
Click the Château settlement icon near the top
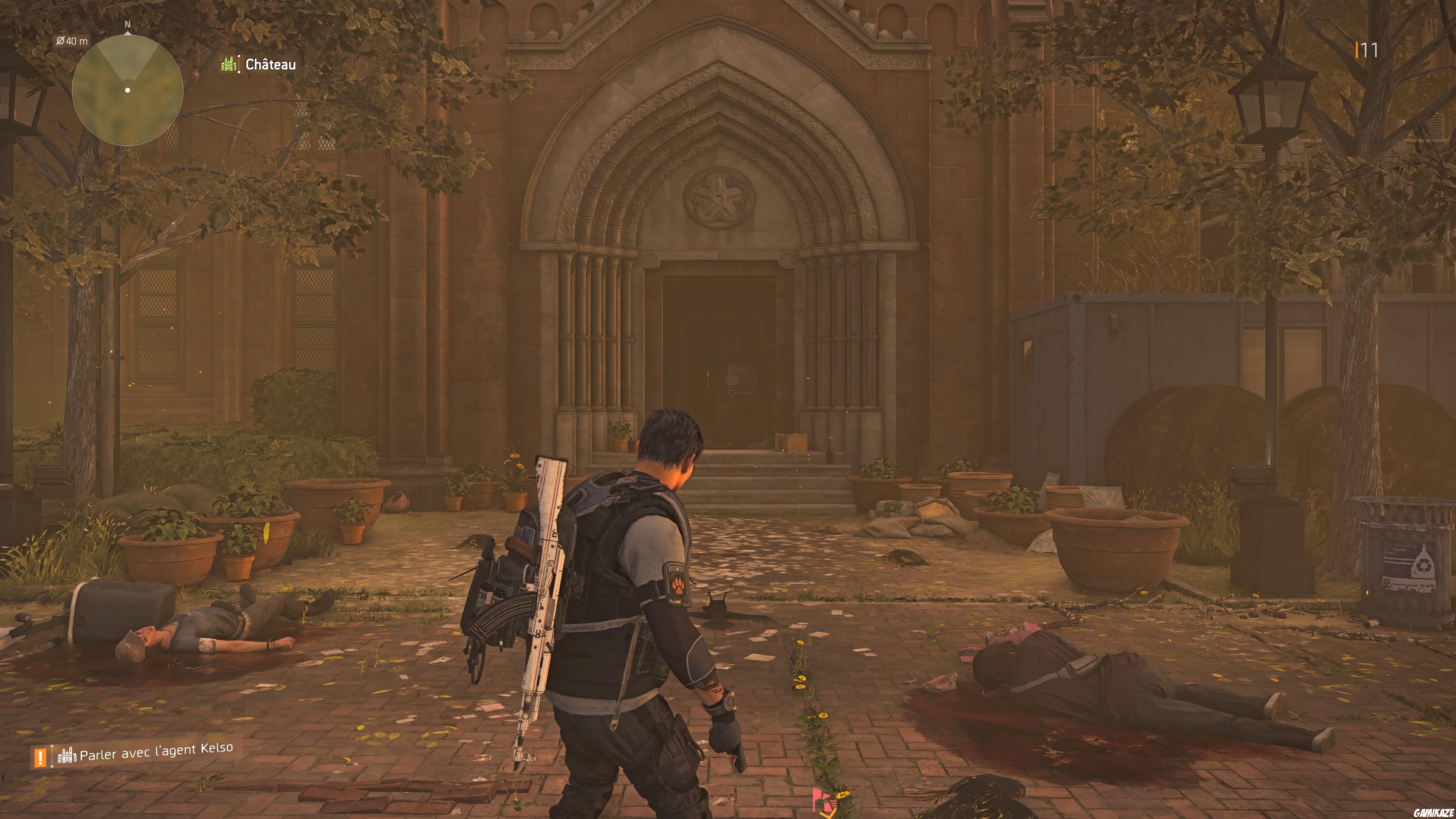coord(228,64)
